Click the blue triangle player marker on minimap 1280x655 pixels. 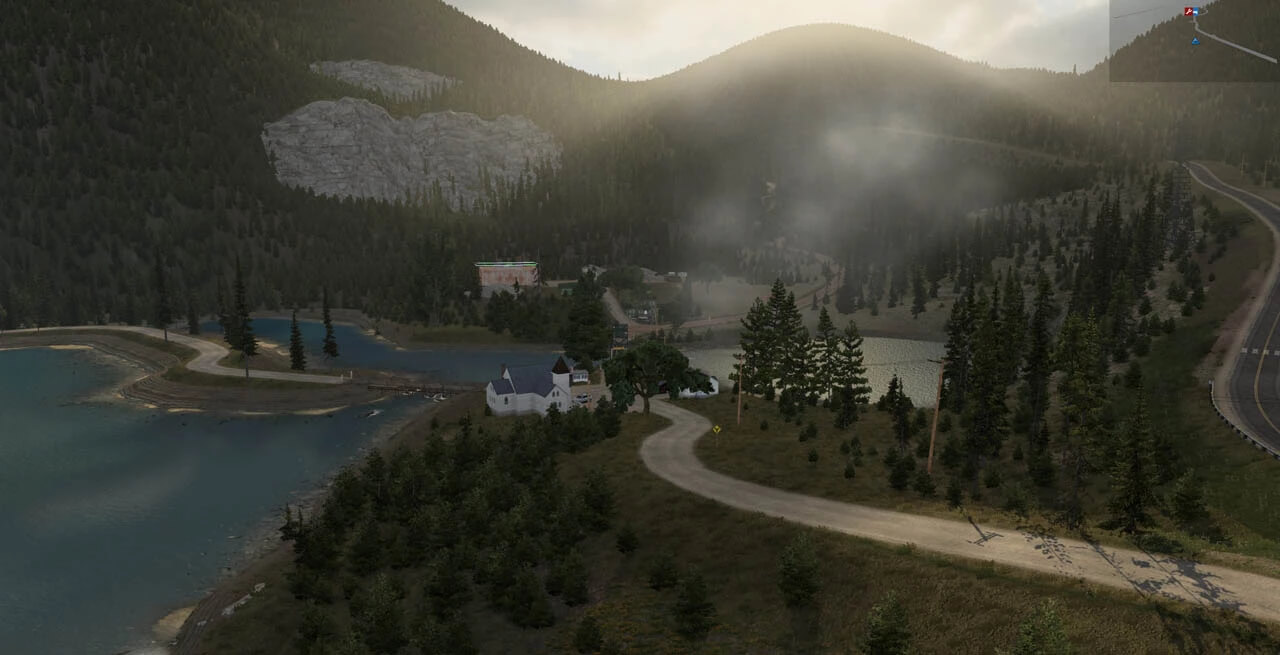pos(1195,42)
